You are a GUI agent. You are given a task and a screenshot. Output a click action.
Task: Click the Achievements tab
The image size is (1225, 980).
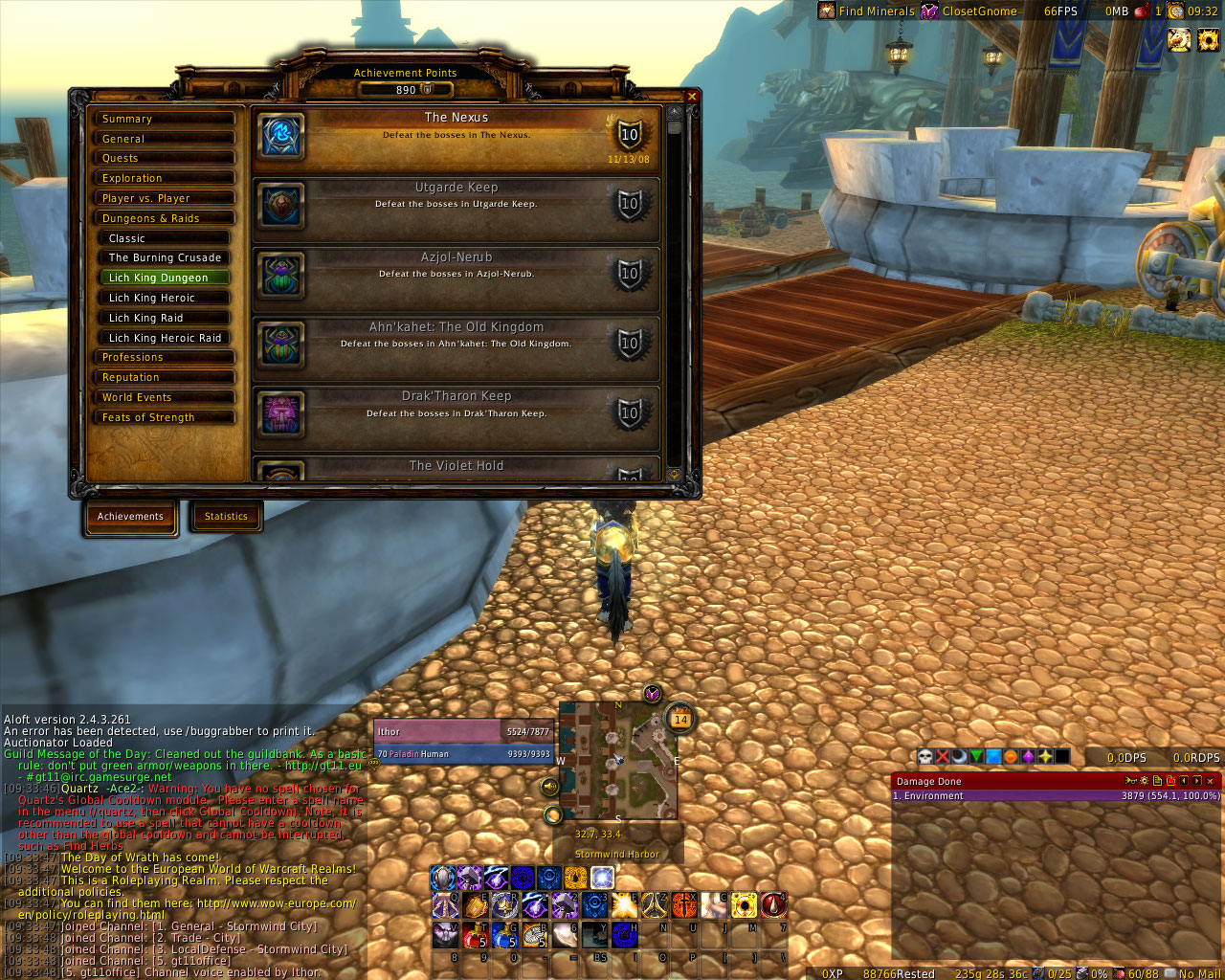tap(130, 517)
